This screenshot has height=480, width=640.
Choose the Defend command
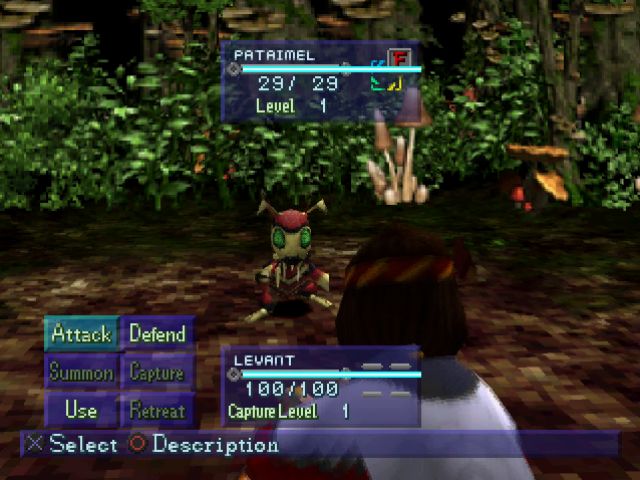tap(157, 334)
